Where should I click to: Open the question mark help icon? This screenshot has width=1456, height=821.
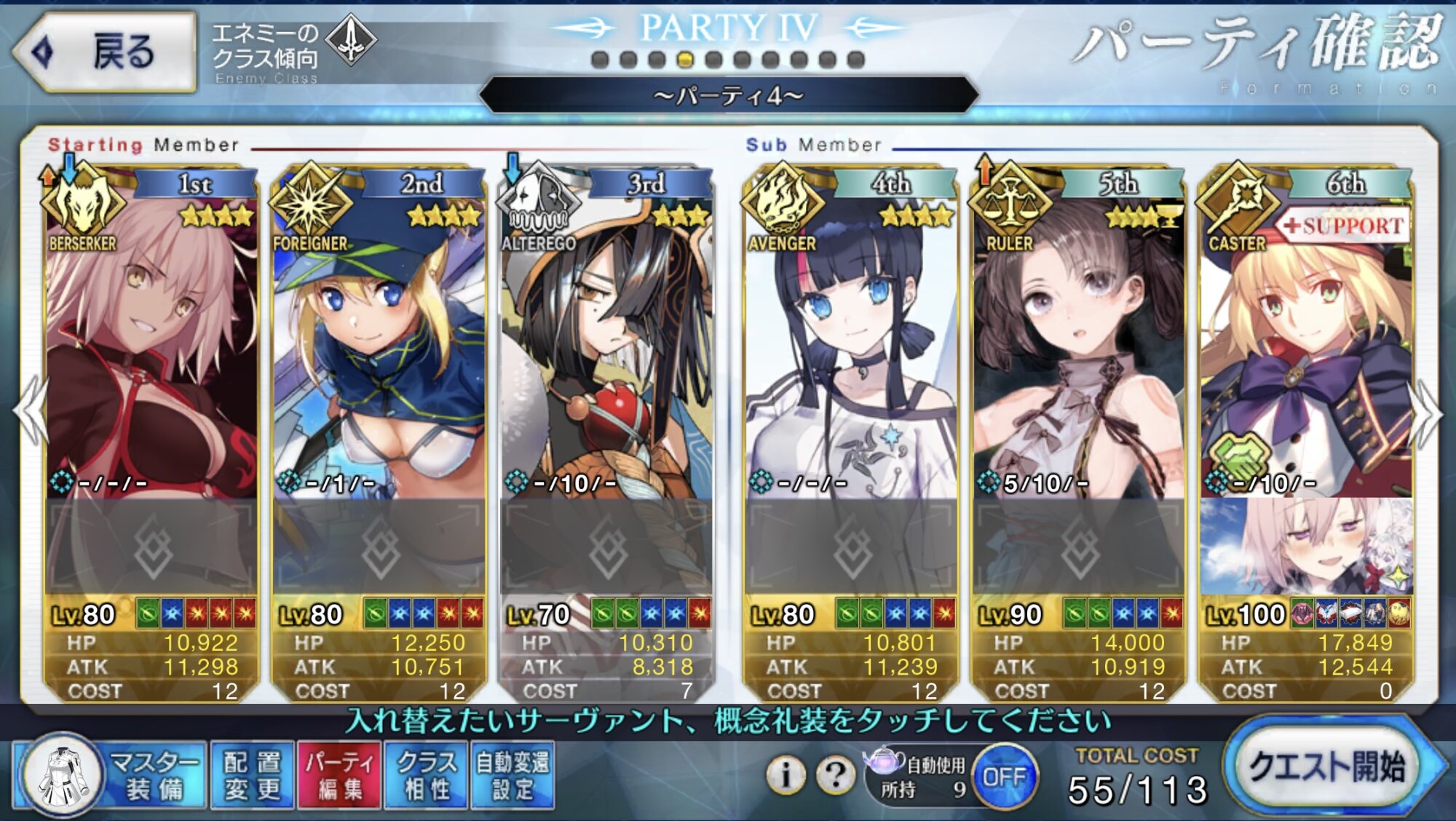pyautogui.click(x=835, y=775)
